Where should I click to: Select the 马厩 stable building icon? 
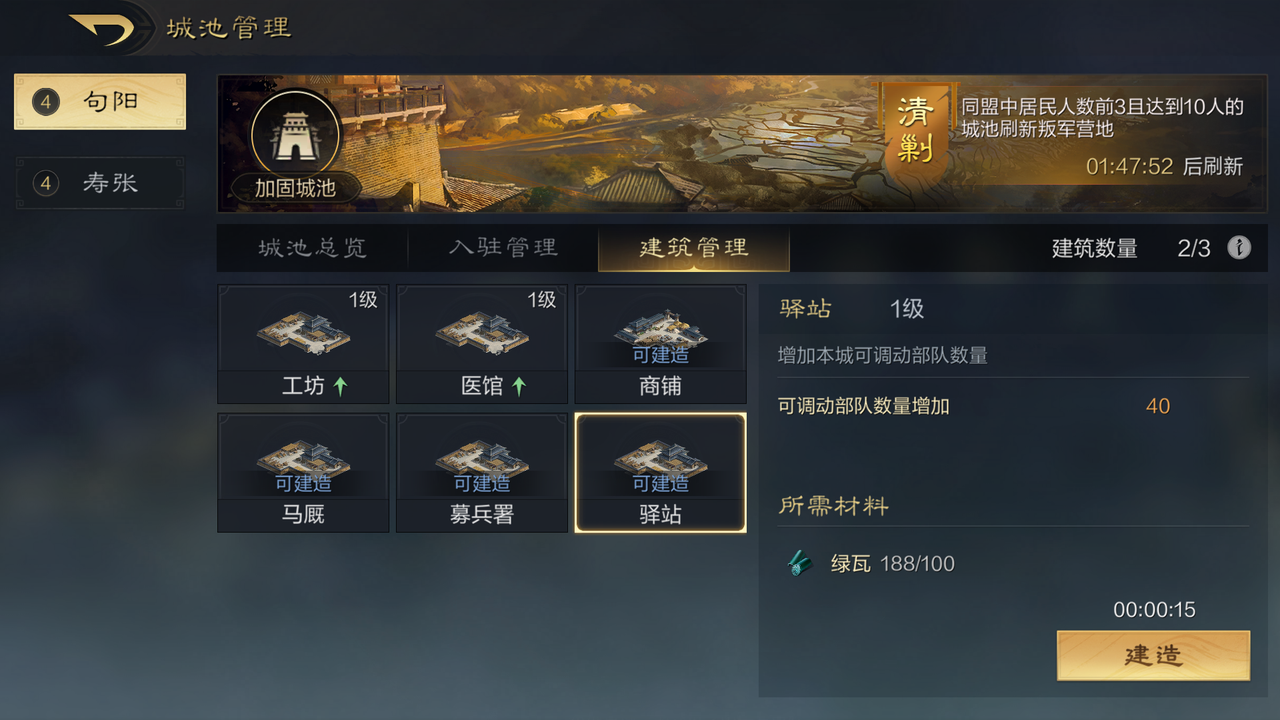(x=302, y=465)
